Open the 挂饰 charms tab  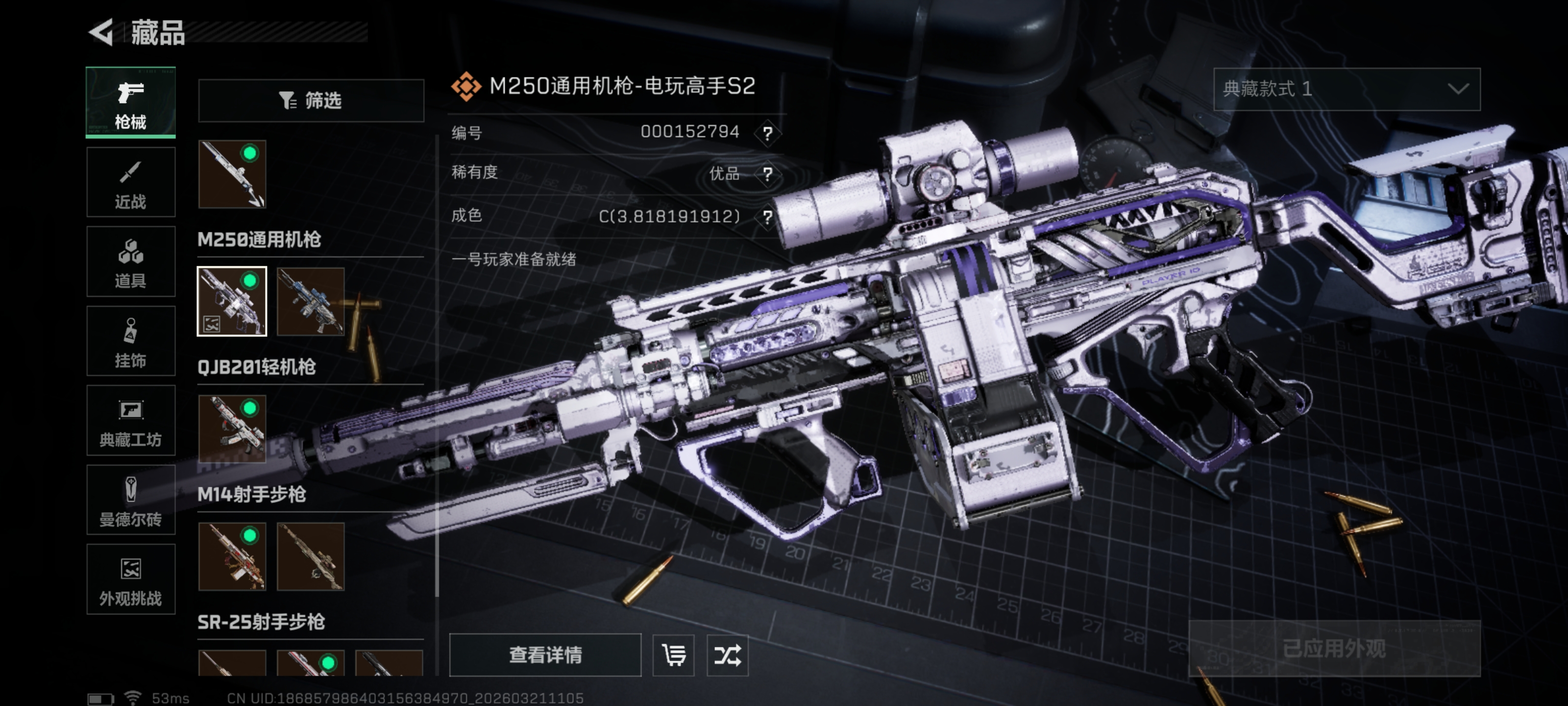tap(130, 341)
